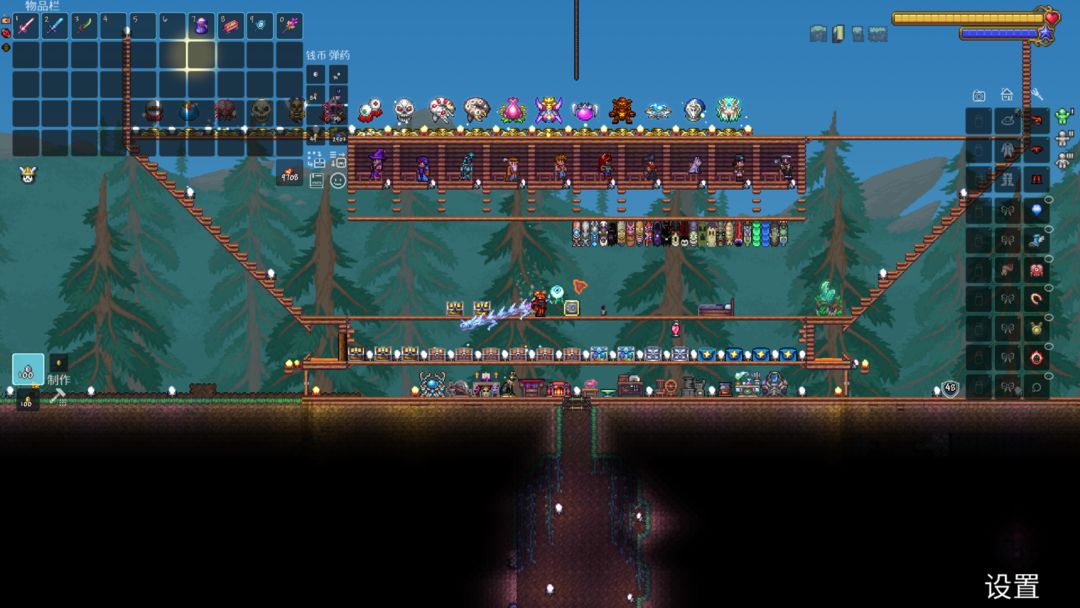Image resolution: width=1080 pixels, height=608 pixels.
Task: Open the trash slot showing 9708
Action: [x=290, y=173]
